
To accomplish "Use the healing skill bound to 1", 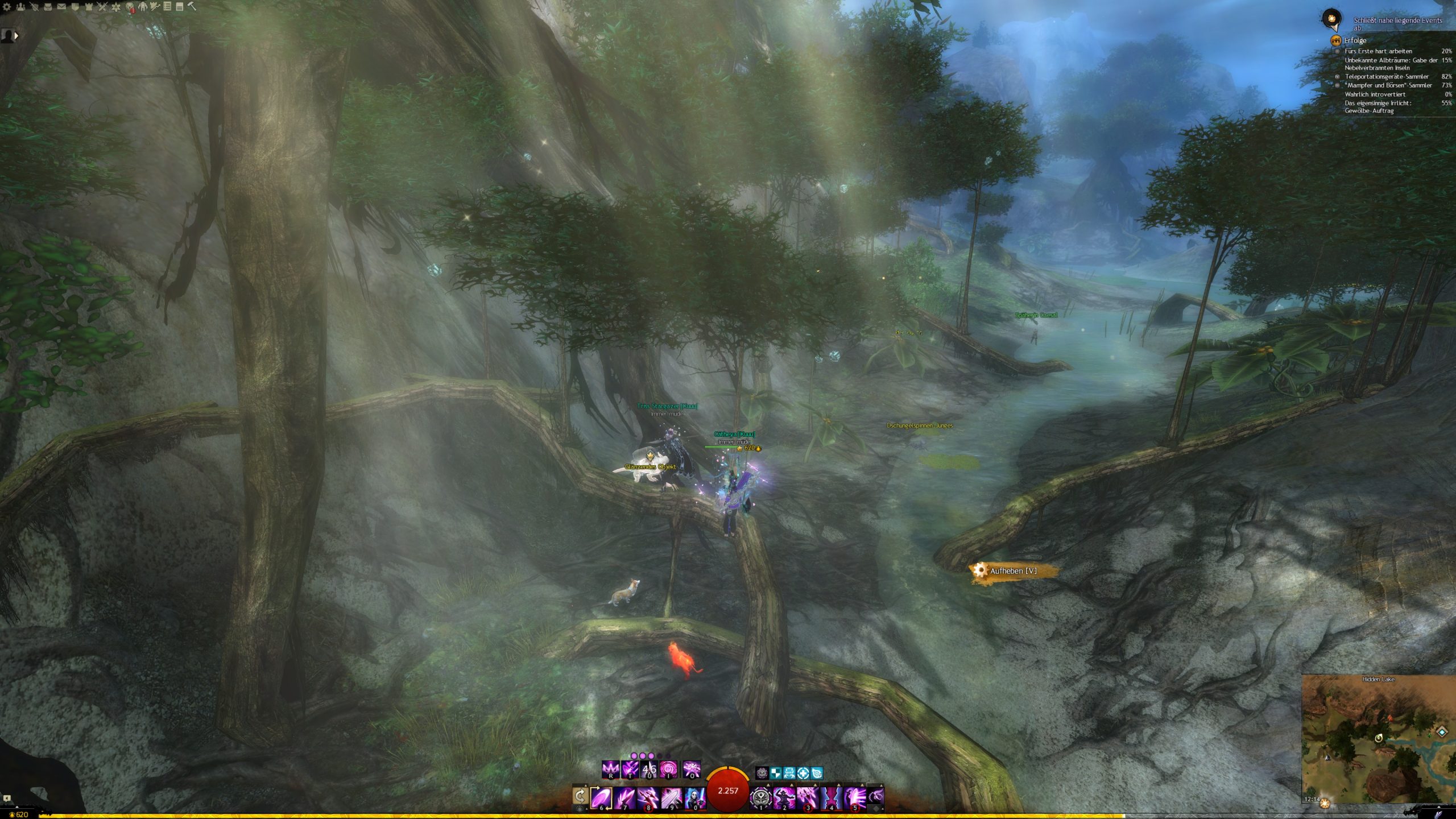I will (x=760, y=797).
